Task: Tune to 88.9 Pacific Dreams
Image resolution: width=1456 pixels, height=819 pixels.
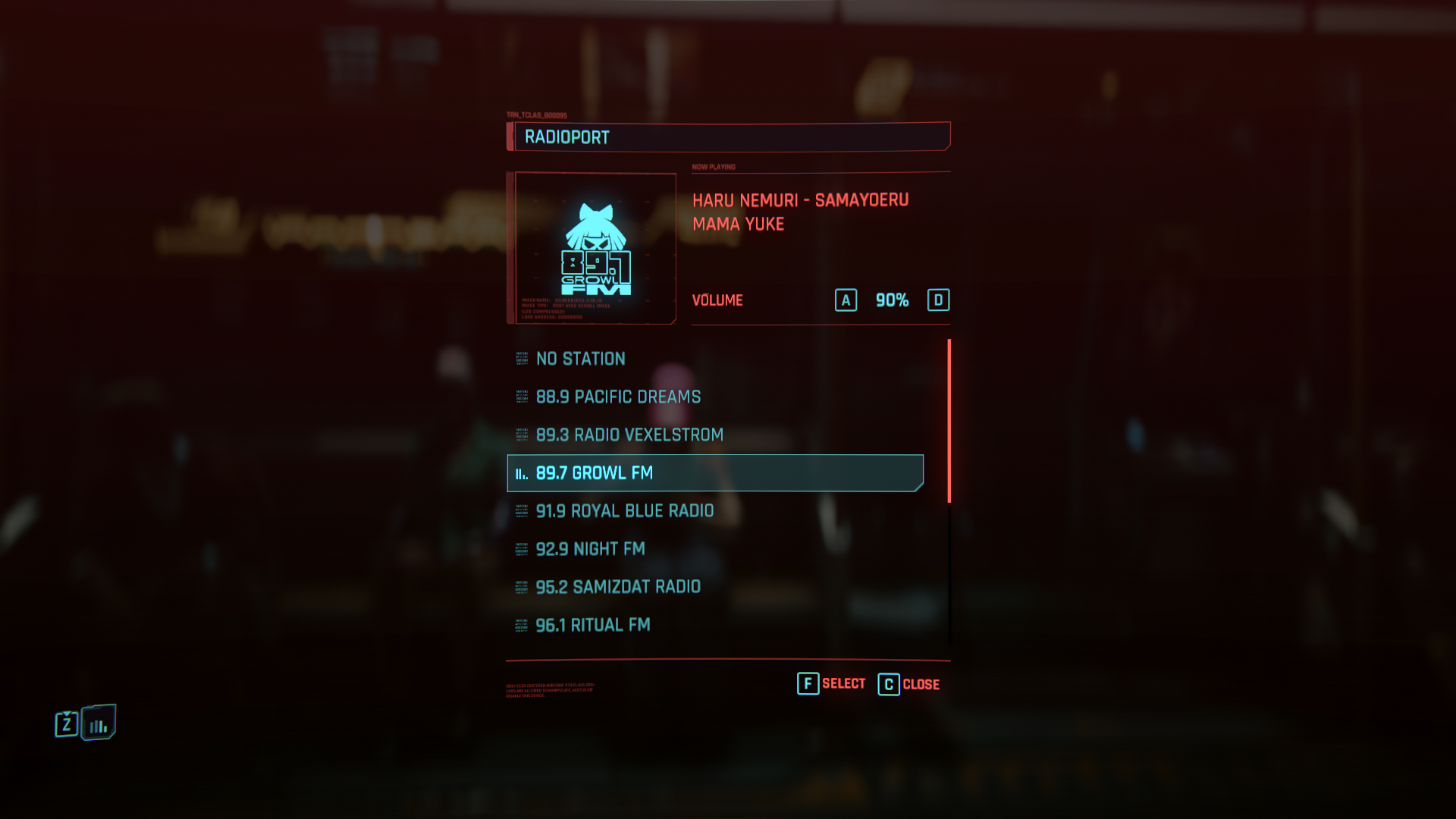Action: point(618,397)
